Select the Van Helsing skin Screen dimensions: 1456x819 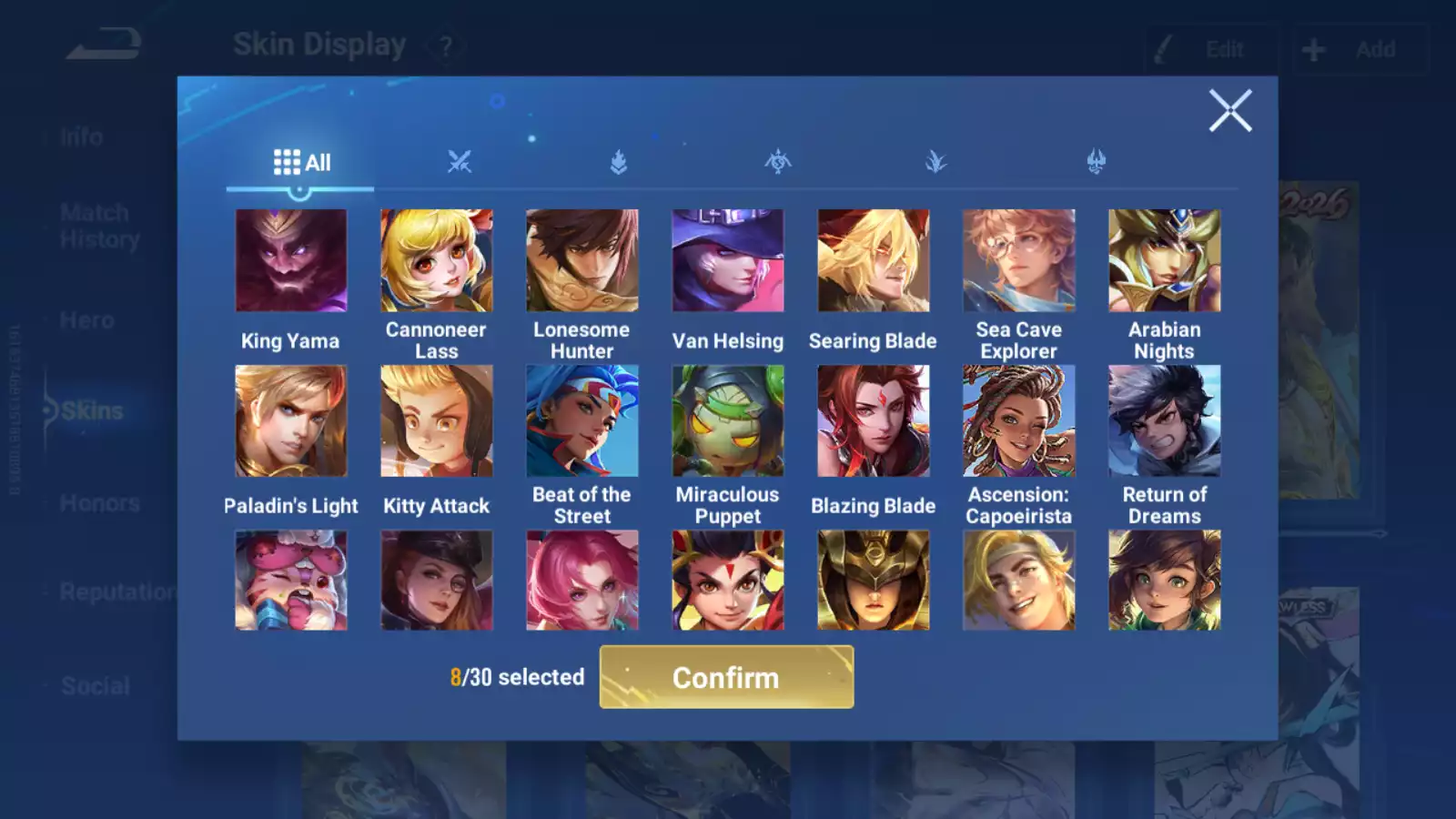tap(728, 261)
